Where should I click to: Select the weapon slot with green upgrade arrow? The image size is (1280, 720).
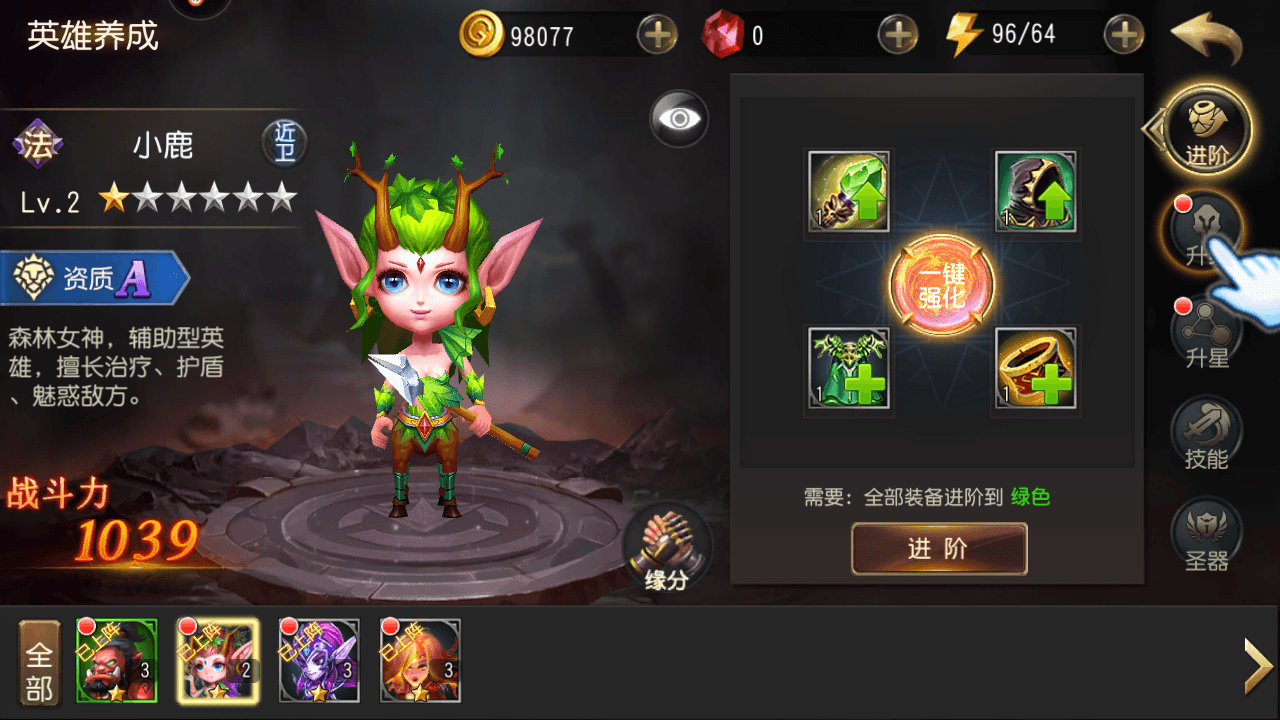[848, 190]
